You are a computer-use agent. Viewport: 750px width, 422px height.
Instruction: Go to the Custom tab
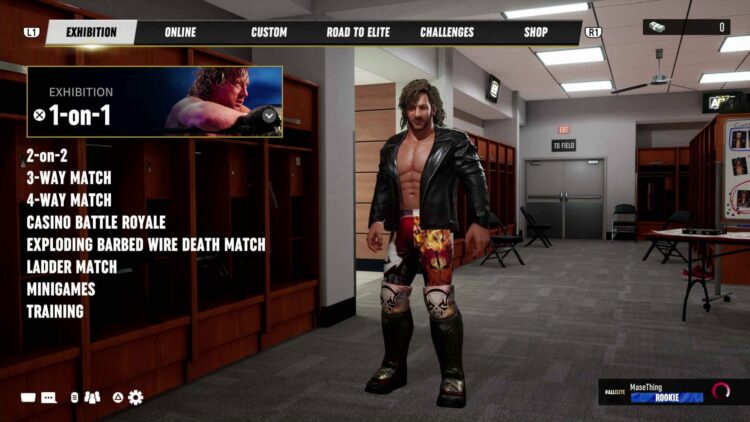269,32
